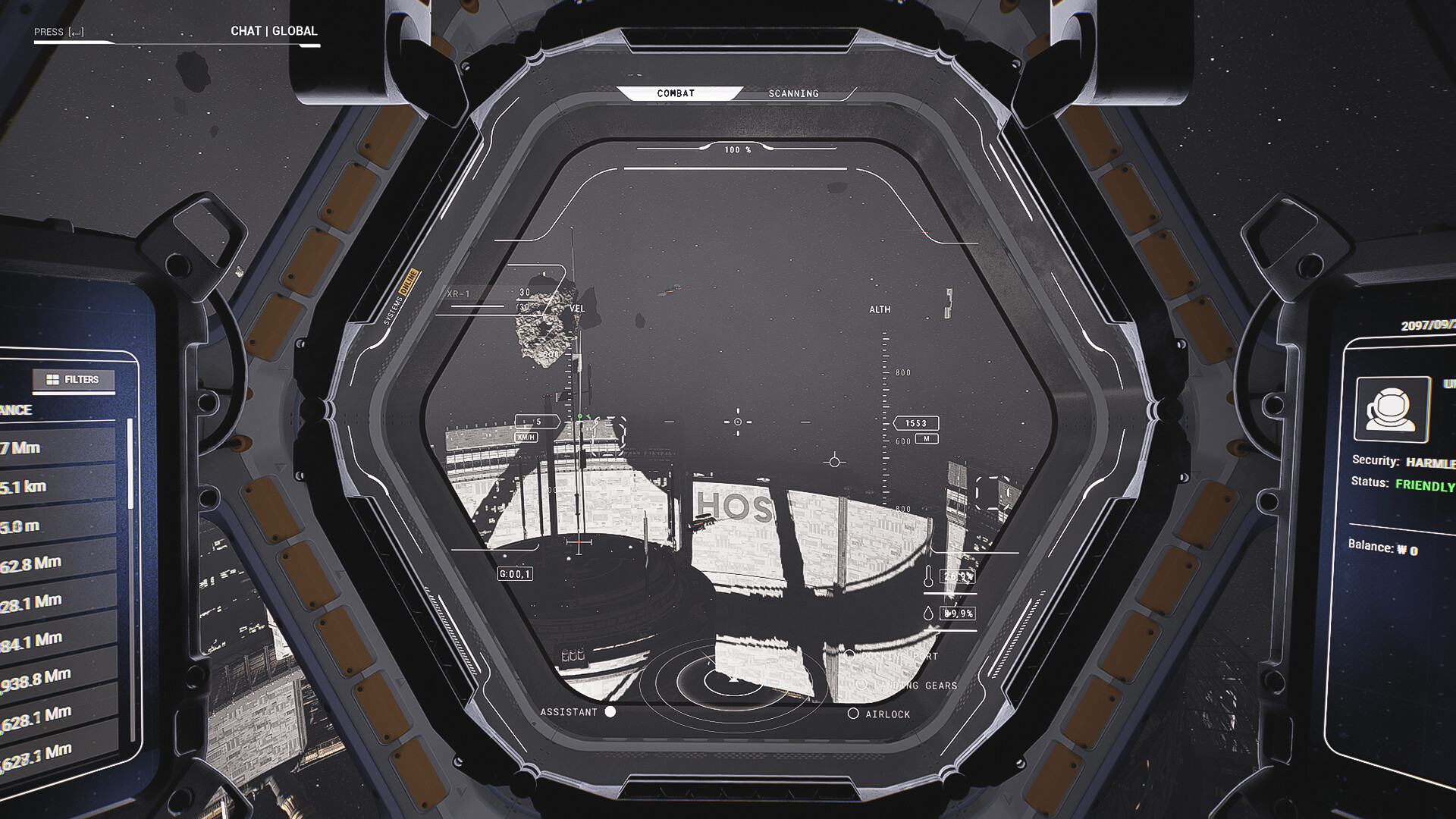Open the FILTERS dropdown panel
Viewport: 1456px width, 819px height.
[82, 381]
